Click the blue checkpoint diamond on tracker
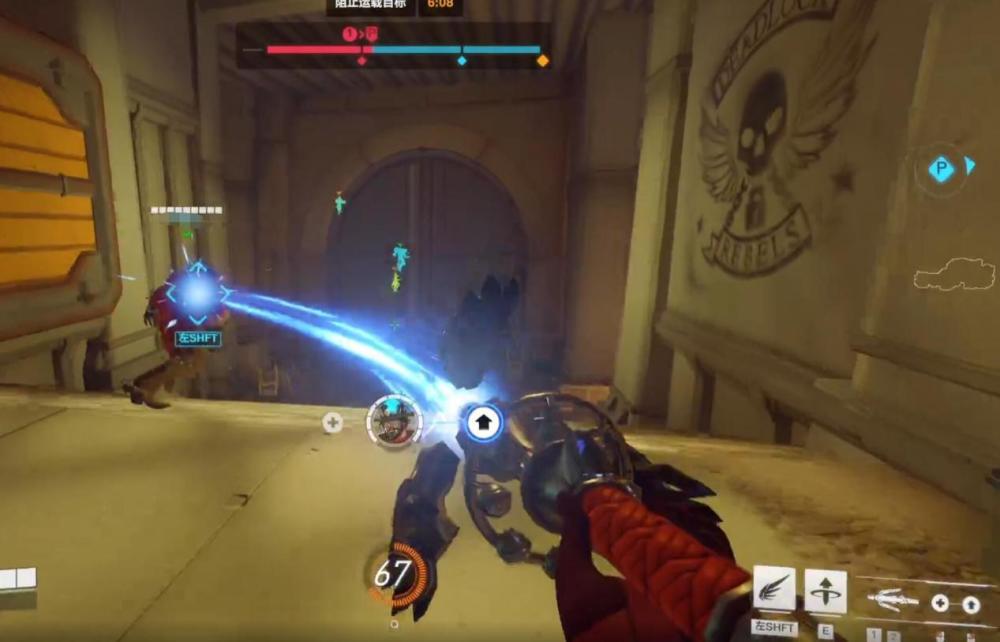This screenshot has width=1000, height=642. click(x=461, y=61)
